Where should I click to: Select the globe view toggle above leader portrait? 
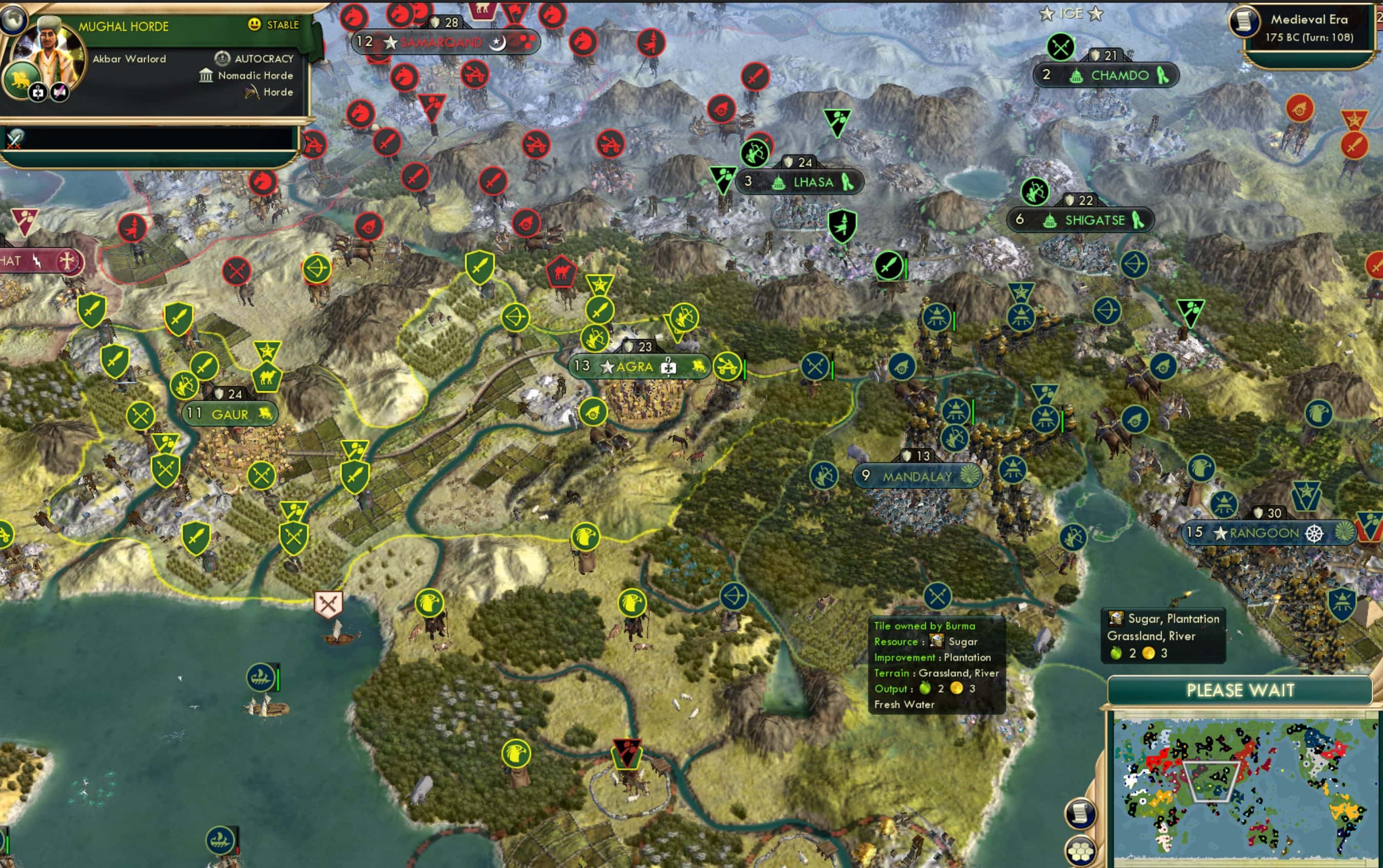pyautogui.click(x=14, y=20)
